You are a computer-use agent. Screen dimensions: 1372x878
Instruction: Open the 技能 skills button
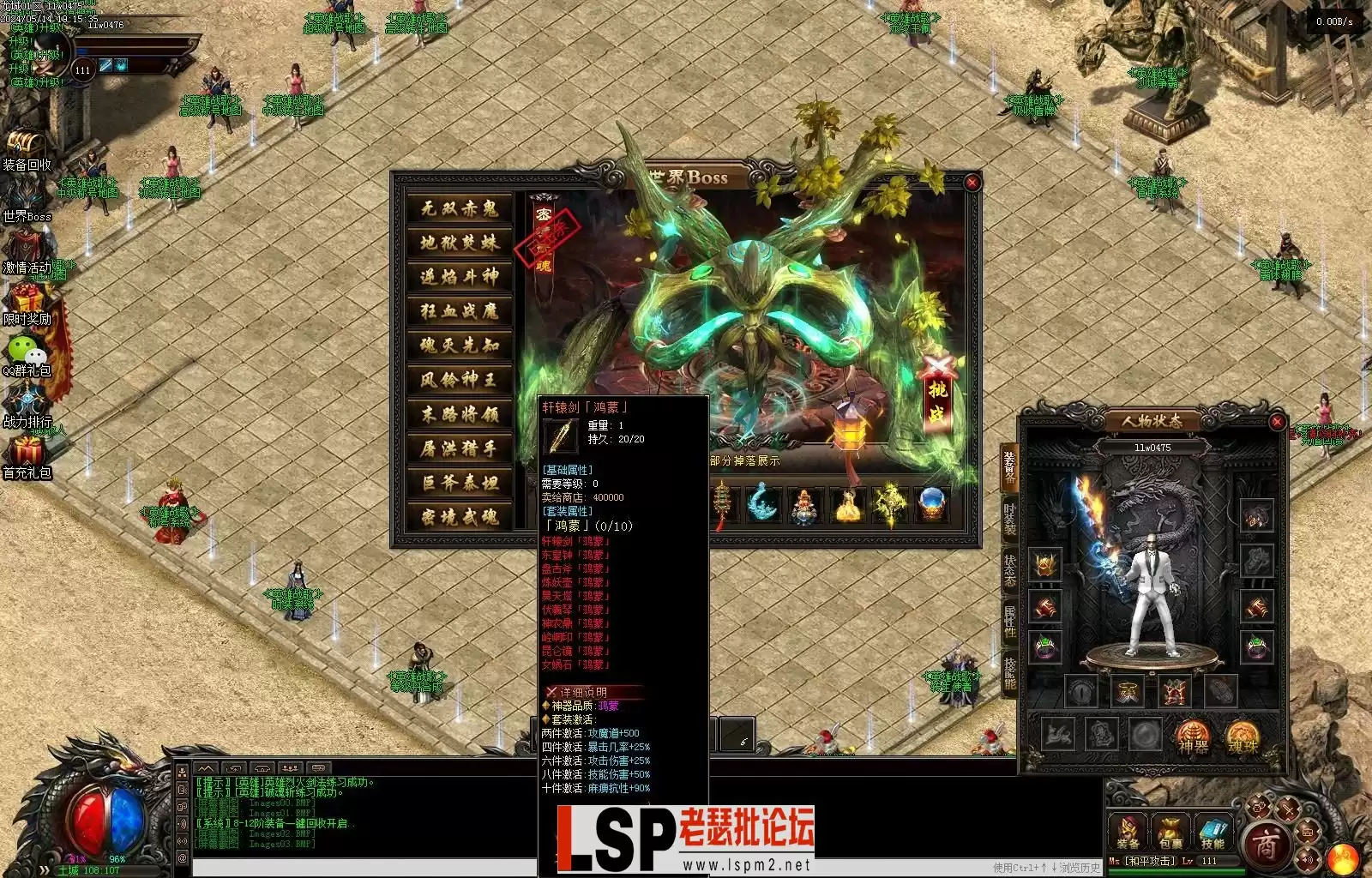(1212, 832)
